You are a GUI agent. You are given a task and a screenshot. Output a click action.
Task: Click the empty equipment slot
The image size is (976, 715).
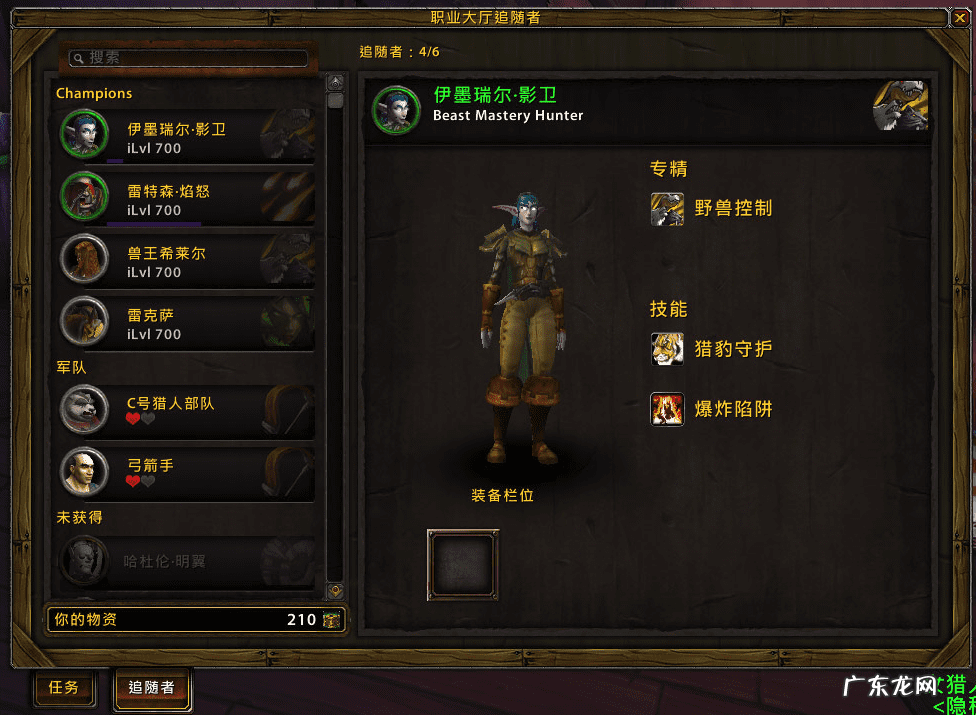463,565
